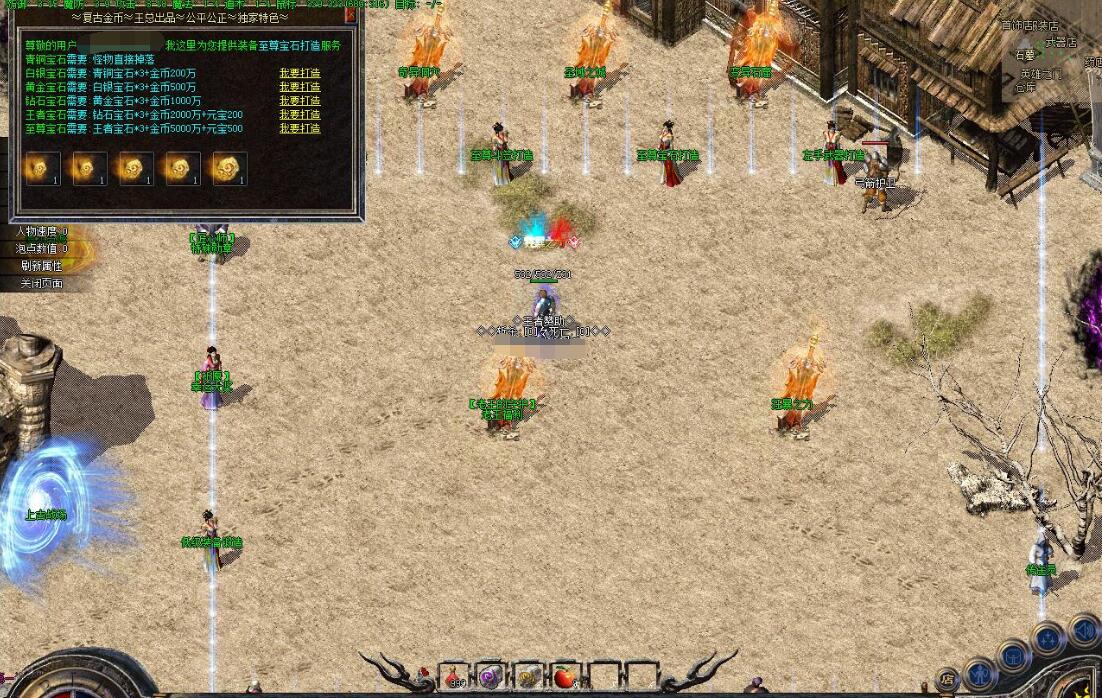Select the scroll item in the hotbar
This screenshot has height=698, width=1102.
point(528,677)
